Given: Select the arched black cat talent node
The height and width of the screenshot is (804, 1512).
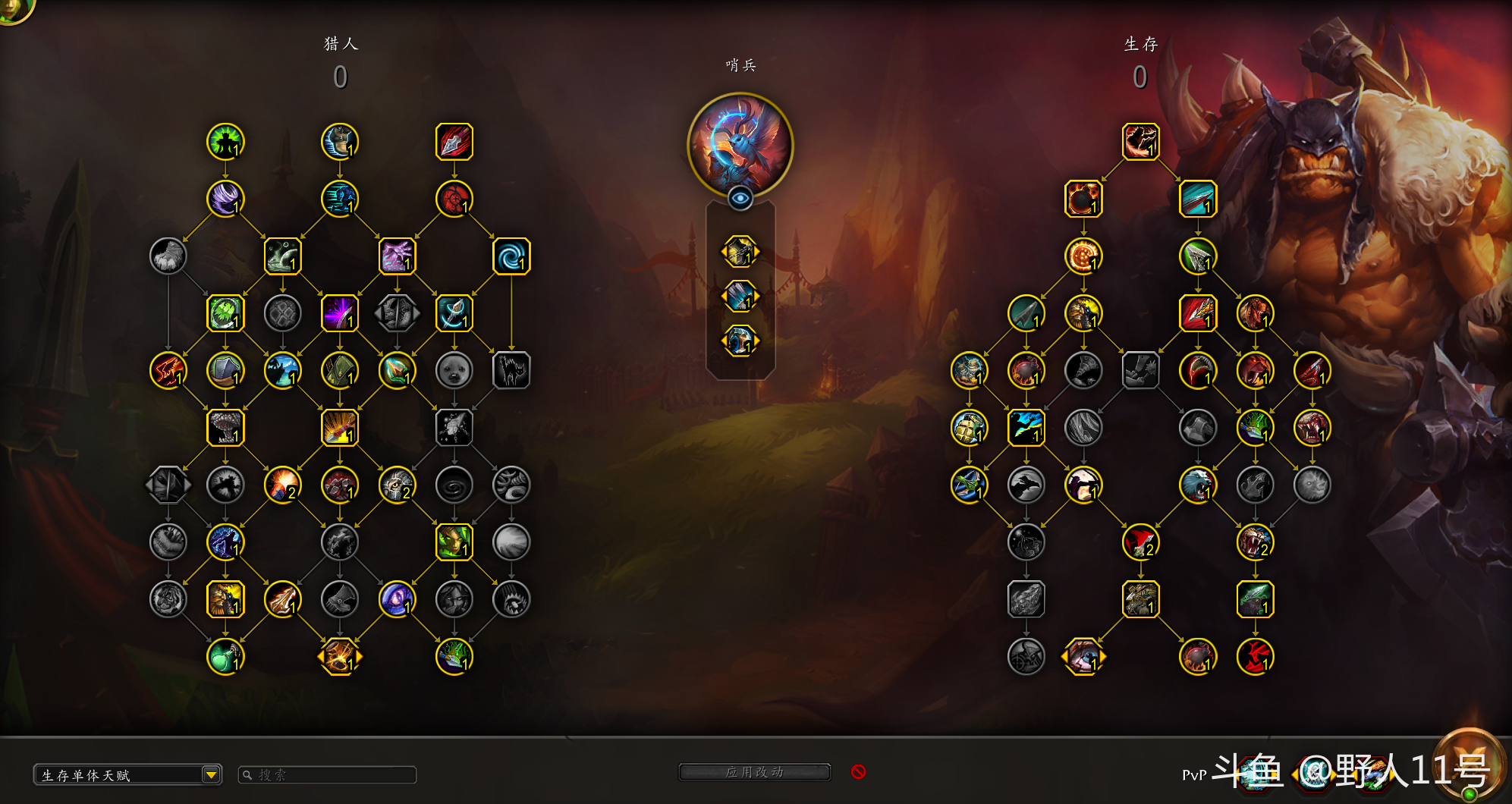Looking at the screenshot, I should pyautogui.click(x=511, y=370).
